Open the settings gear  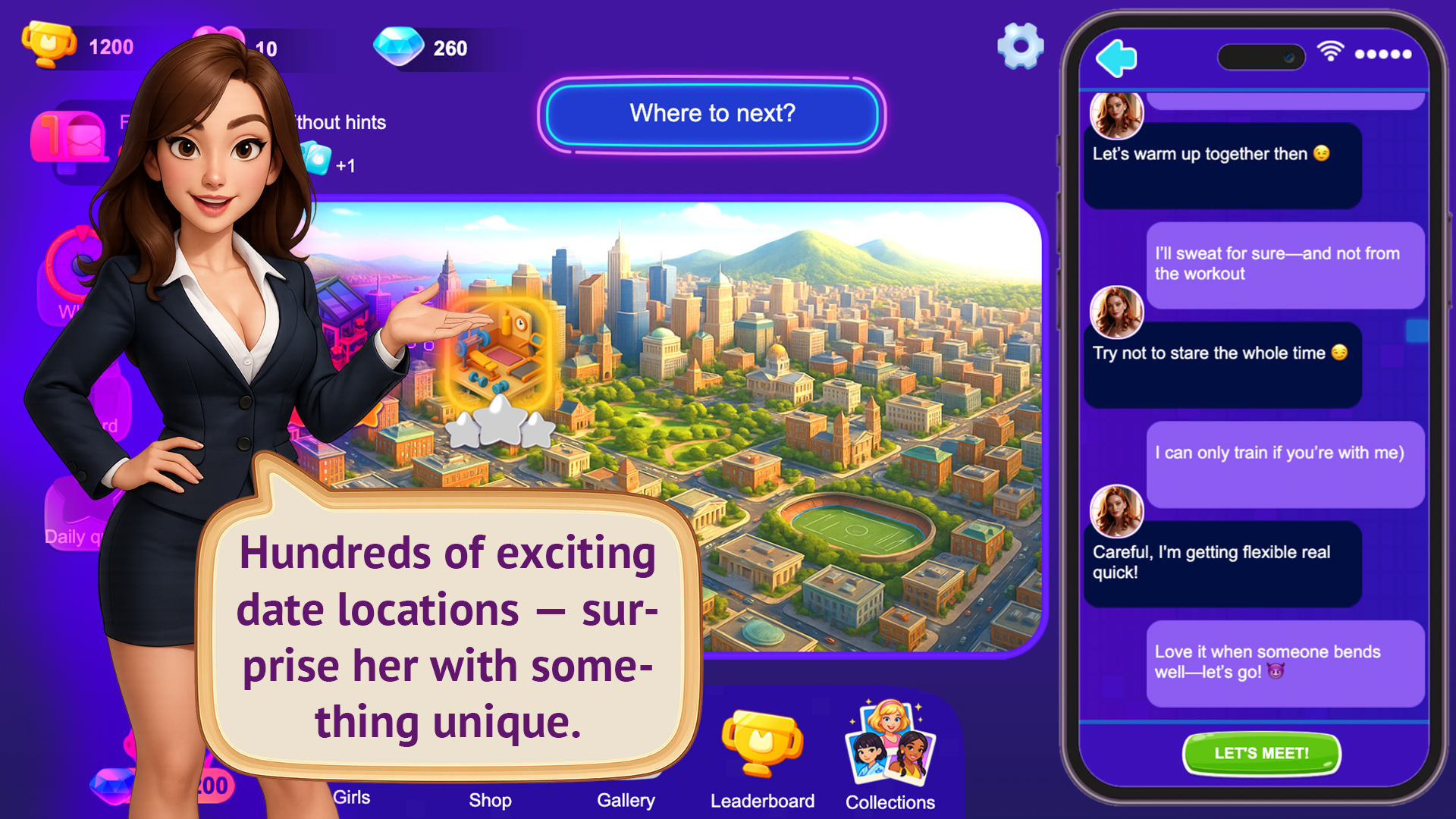tap(1020, 47)
